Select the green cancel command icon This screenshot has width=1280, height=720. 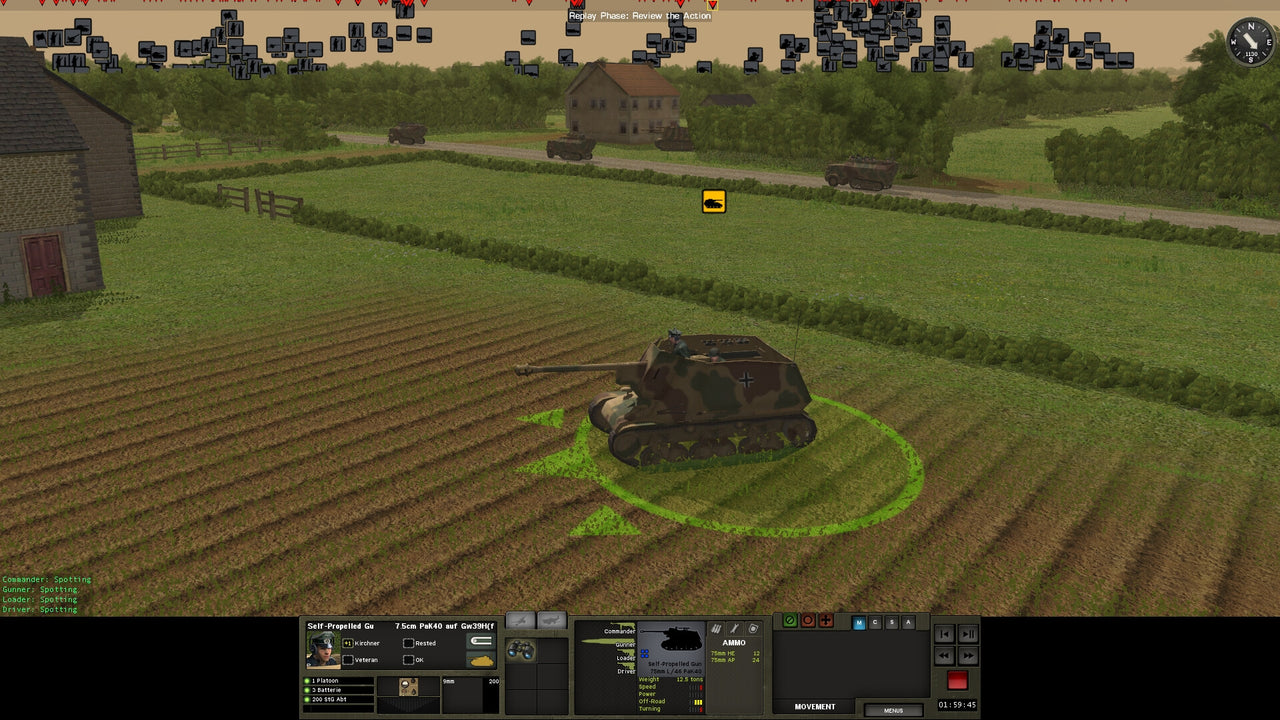[x=790, y=621]
